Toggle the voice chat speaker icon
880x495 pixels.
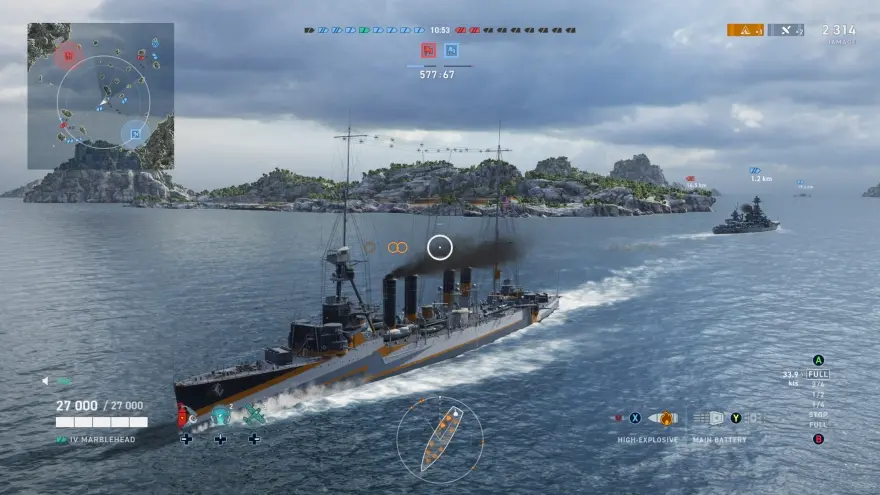tap(47, 381)
